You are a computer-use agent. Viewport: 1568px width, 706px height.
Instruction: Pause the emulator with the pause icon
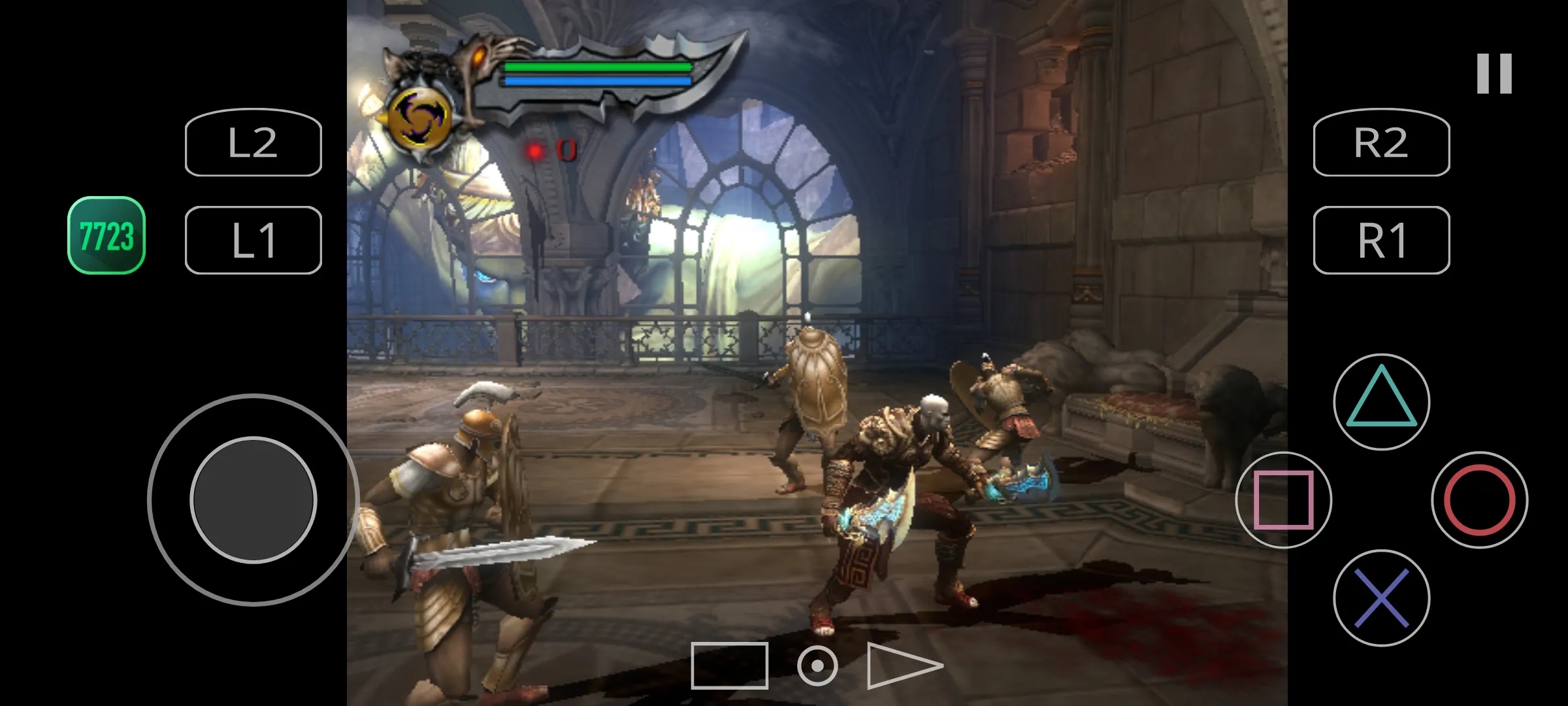click(x=1494, y=73)
